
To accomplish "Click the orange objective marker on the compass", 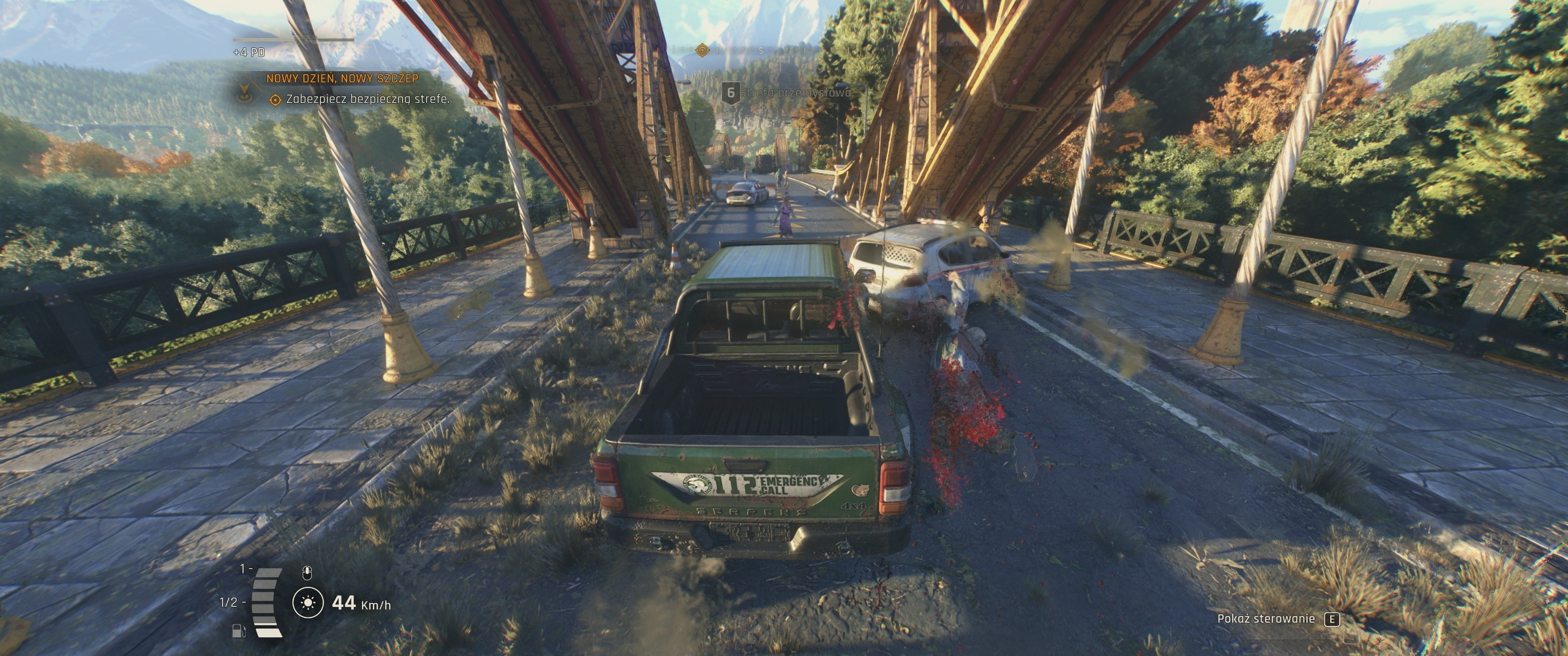I will coord(702,50).
